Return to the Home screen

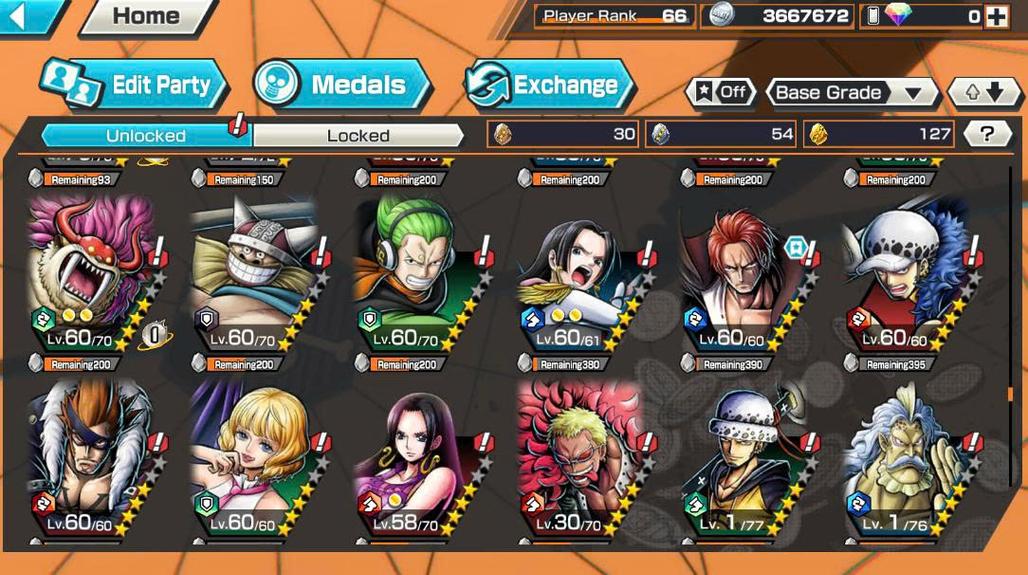pyautogui.click(x=145, y=16)
